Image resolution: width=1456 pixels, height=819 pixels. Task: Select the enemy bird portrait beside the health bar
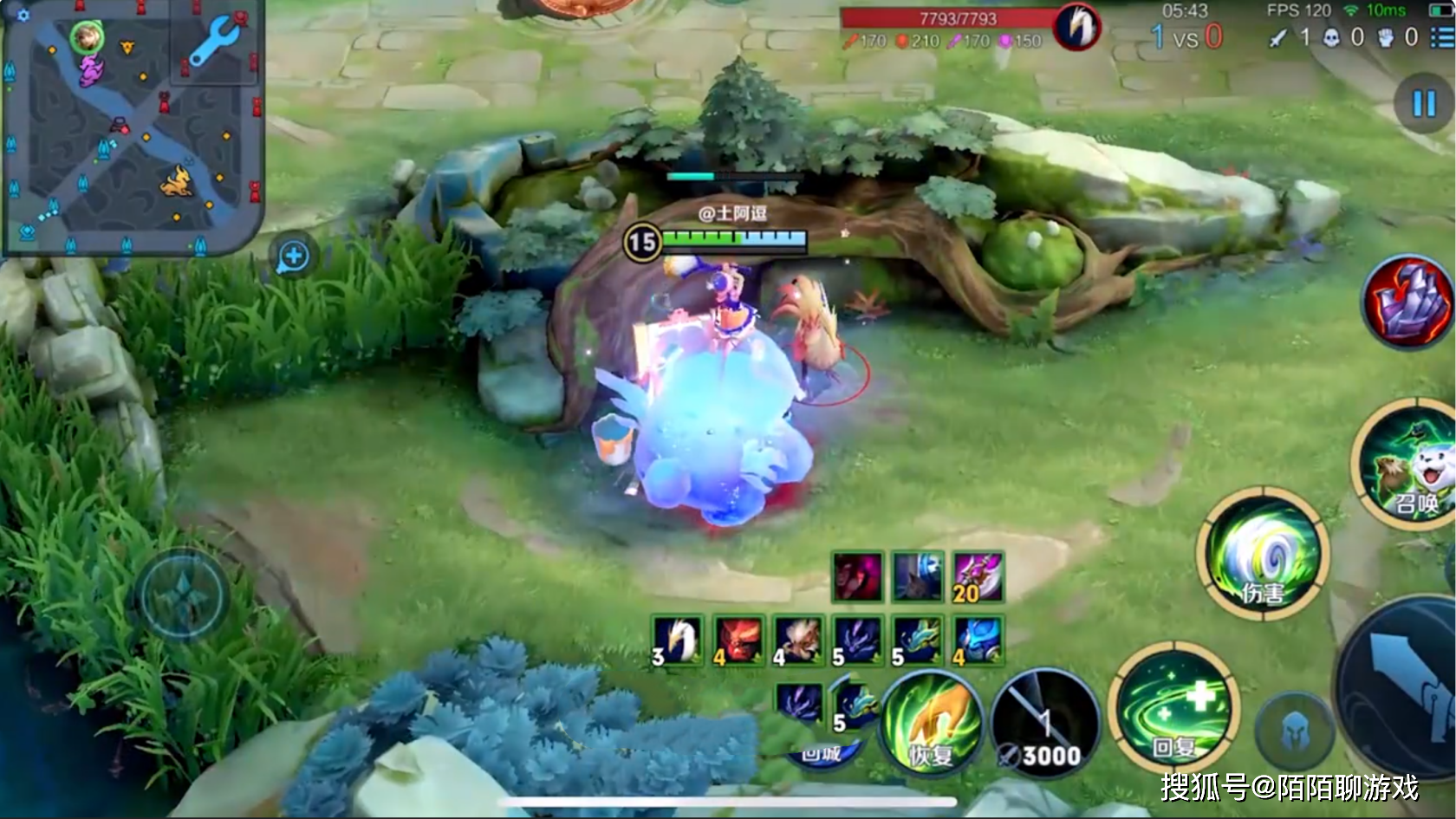click(1076, 26)
